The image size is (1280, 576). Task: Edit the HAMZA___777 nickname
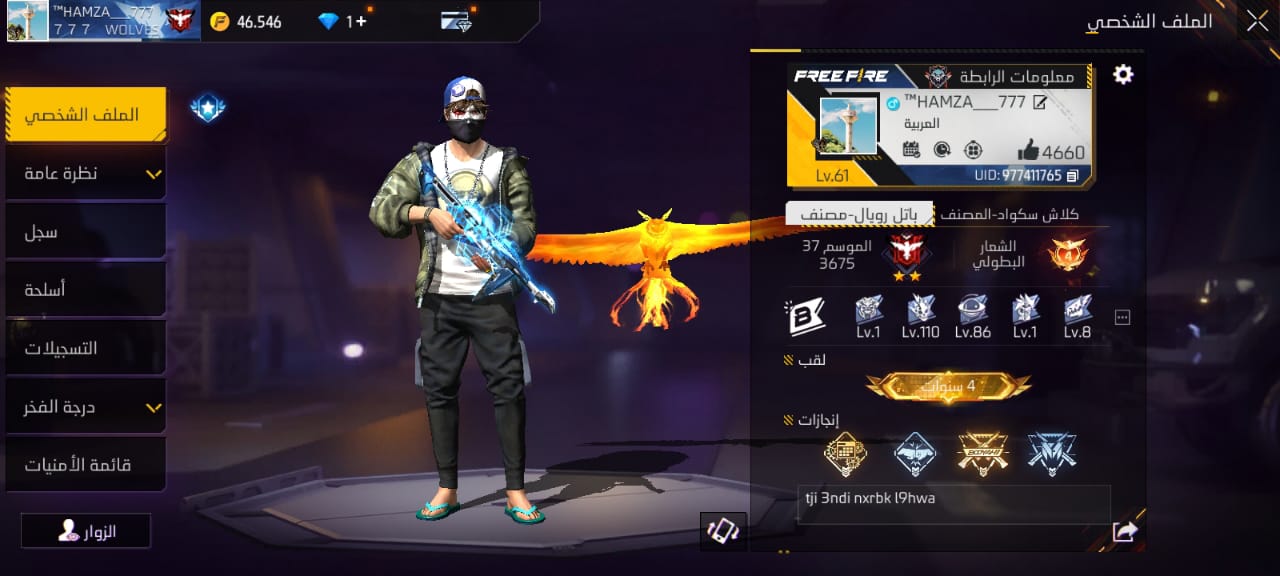tap(1040, 102)
